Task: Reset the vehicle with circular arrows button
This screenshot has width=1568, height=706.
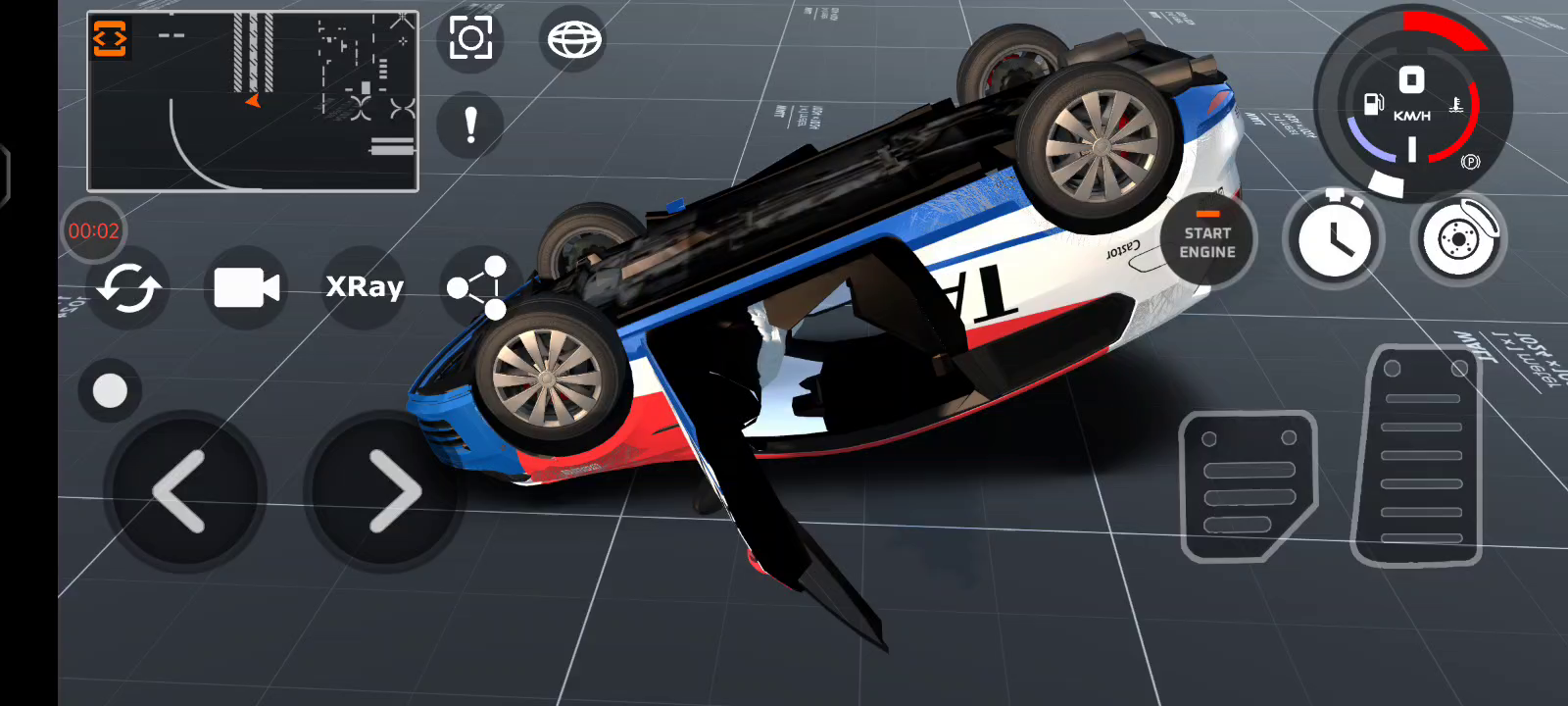Action: [x=128, y=288]
